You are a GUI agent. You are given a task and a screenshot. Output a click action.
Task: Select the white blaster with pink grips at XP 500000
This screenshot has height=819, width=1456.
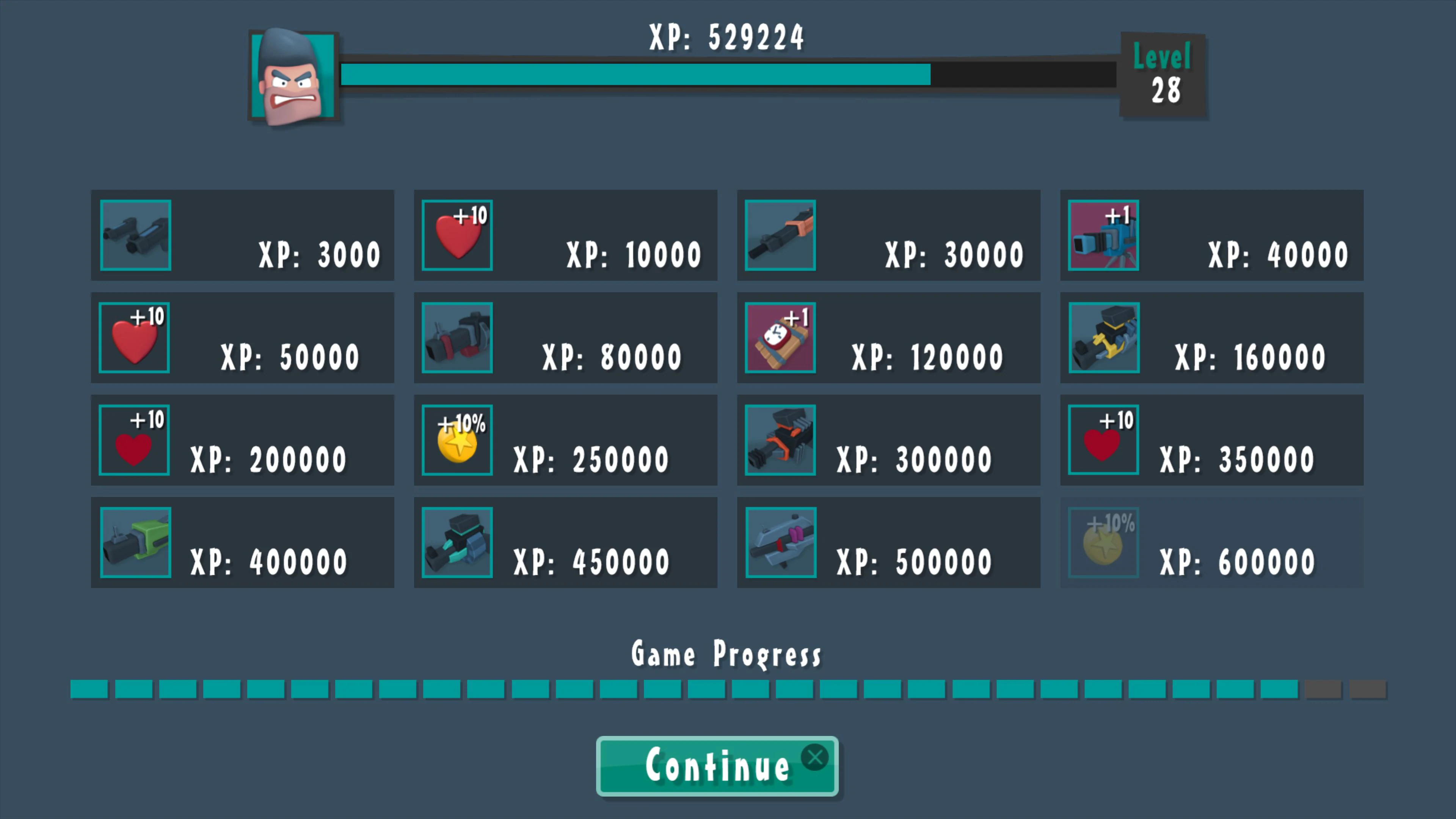(x=780, y=543)
